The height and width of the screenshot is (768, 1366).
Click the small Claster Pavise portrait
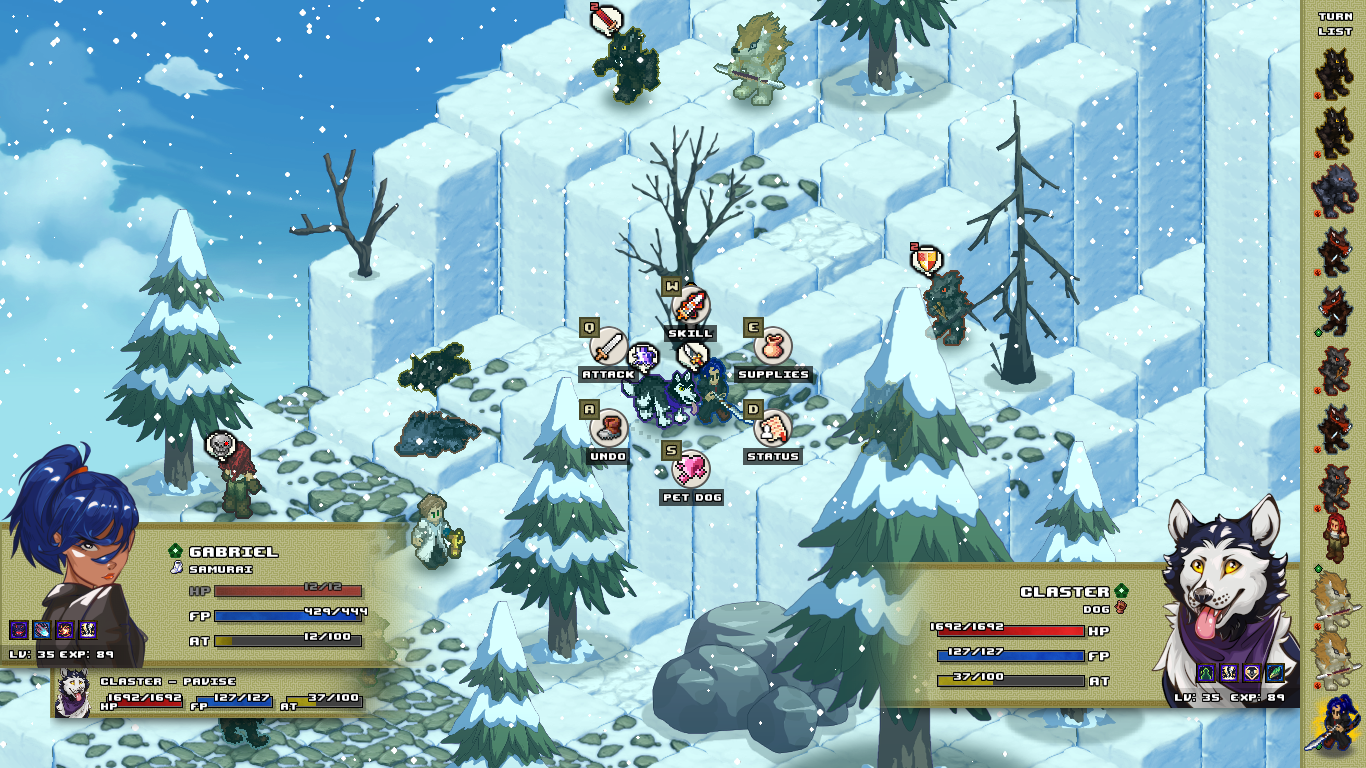click(x=72, y=694)
